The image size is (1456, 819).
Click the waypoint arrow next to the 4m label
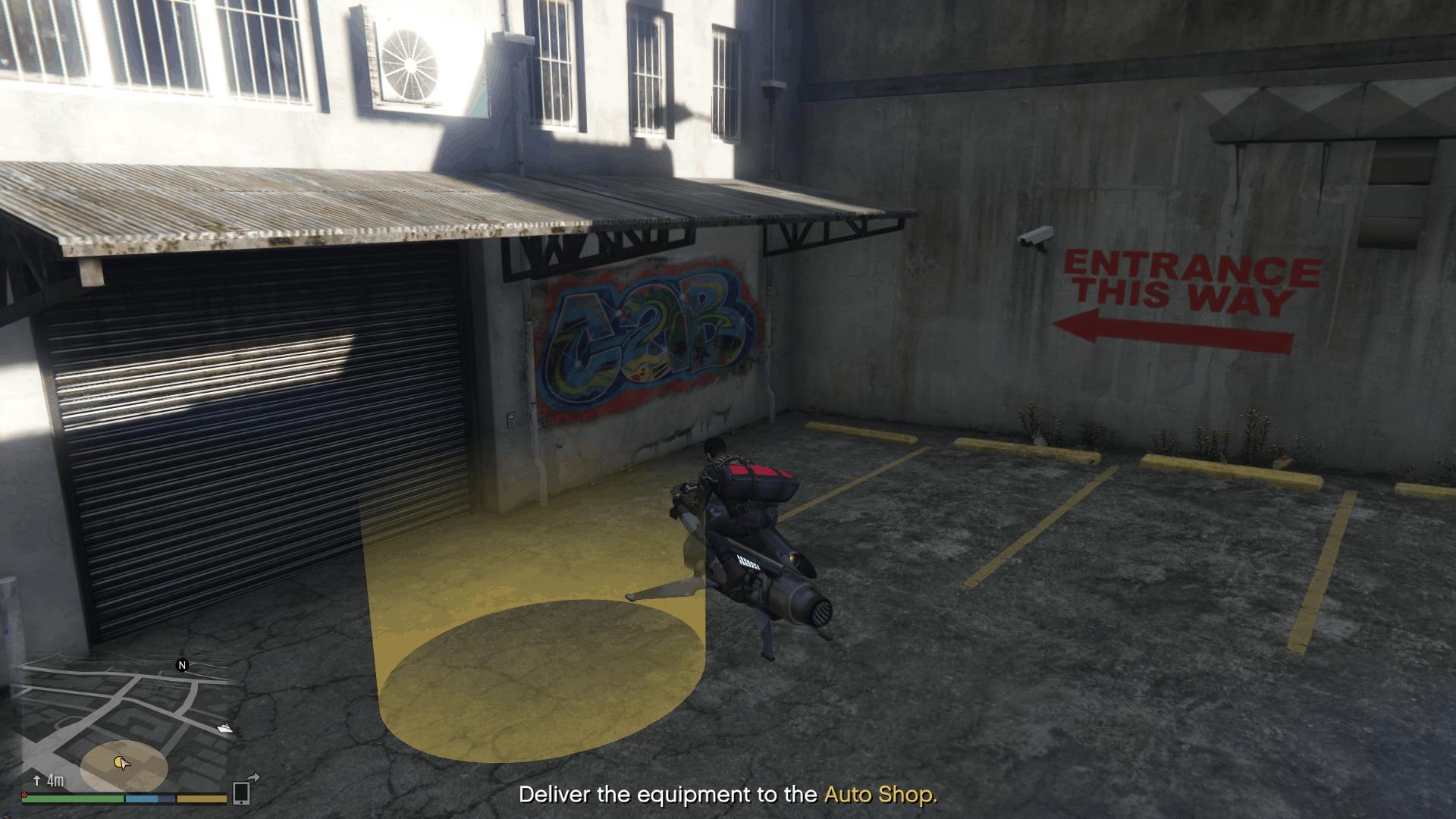point(37,780)
